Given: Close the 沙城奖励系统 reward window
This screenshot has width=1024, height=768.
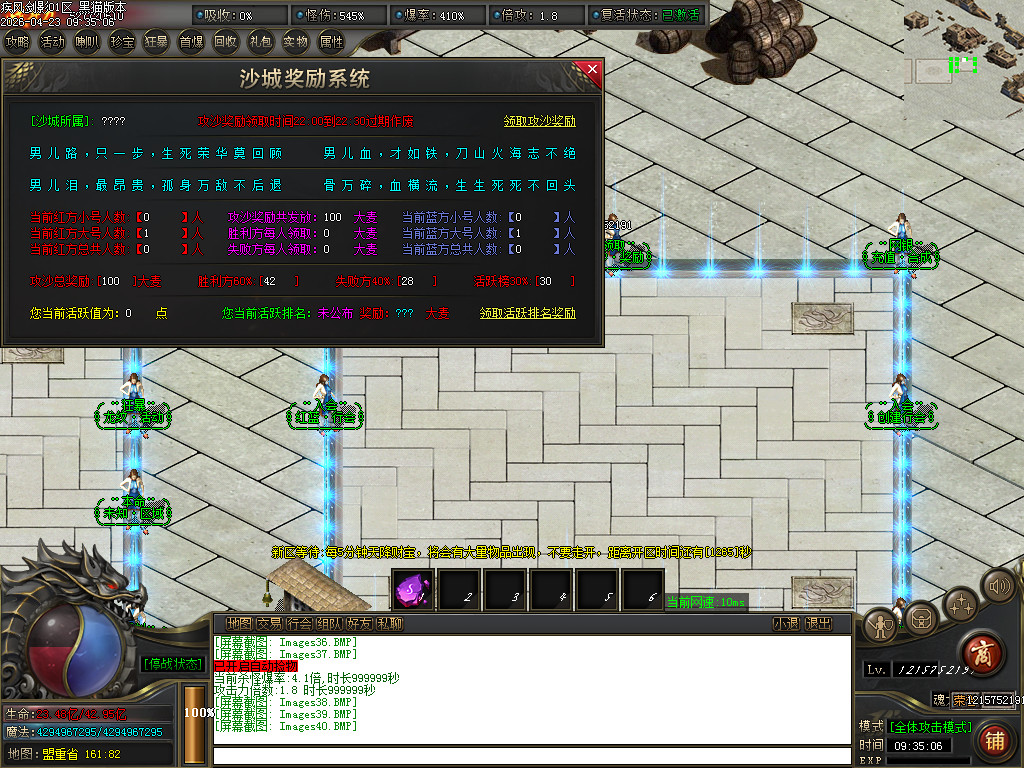Looking at the screenshot, I should 592,69.
